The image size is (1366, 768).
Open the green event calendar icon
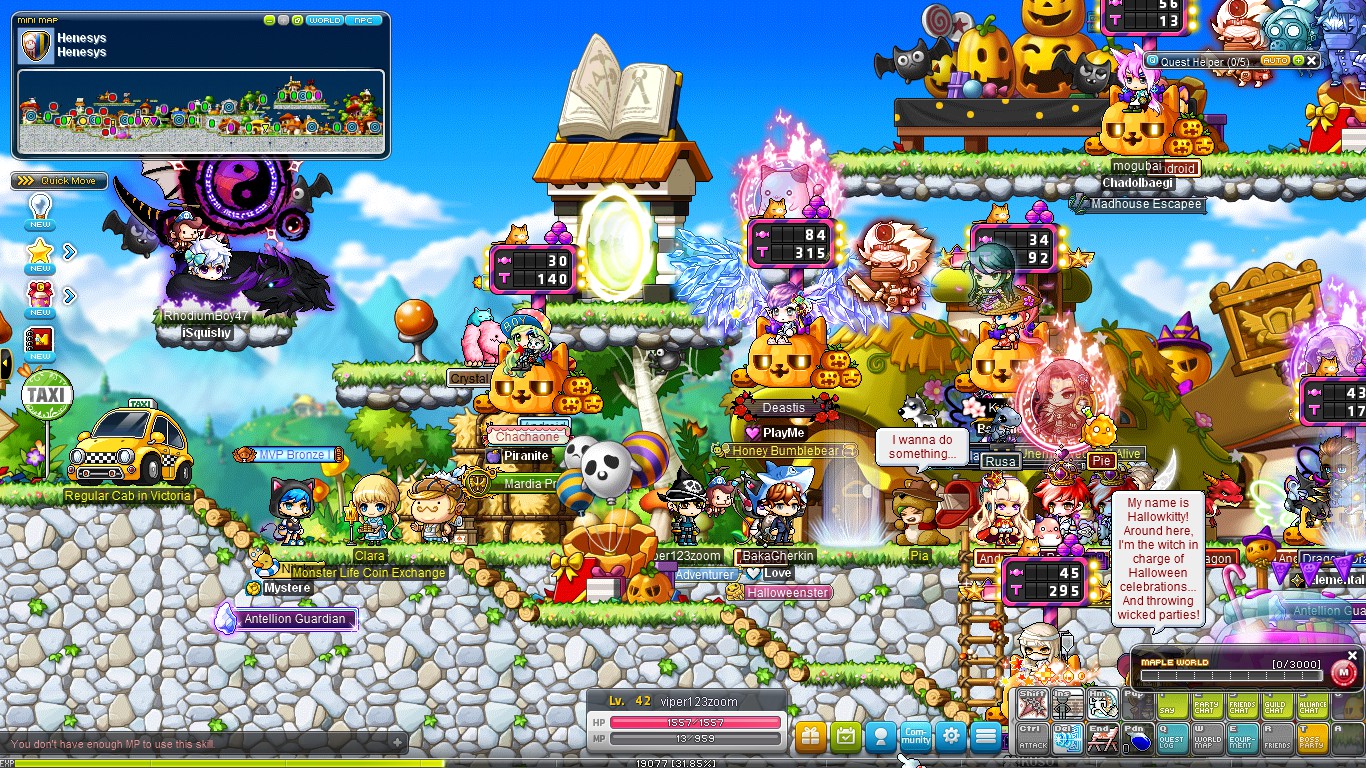click(846, 737)
